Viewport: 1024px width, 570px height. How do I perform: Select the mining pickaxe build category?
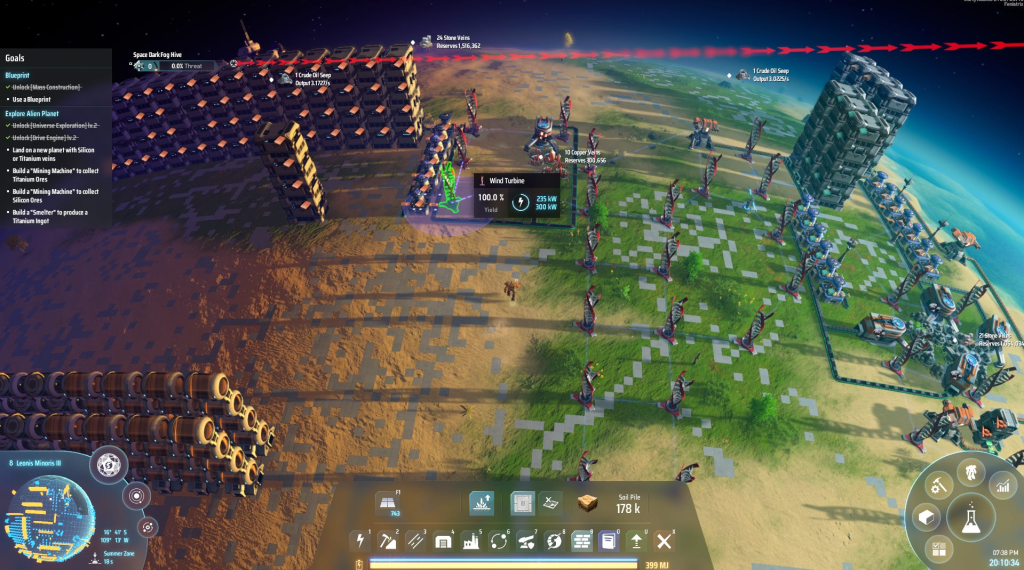(x=387, y=541)
